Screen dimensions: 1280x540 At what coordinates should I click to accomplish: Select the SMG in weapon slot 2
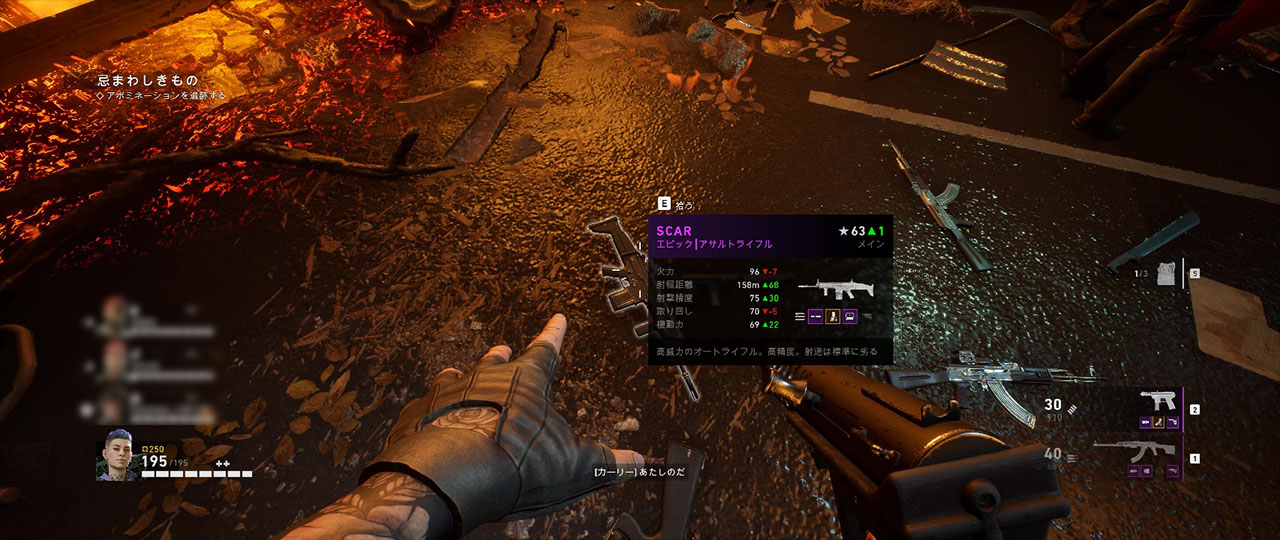click(1158, 401)
